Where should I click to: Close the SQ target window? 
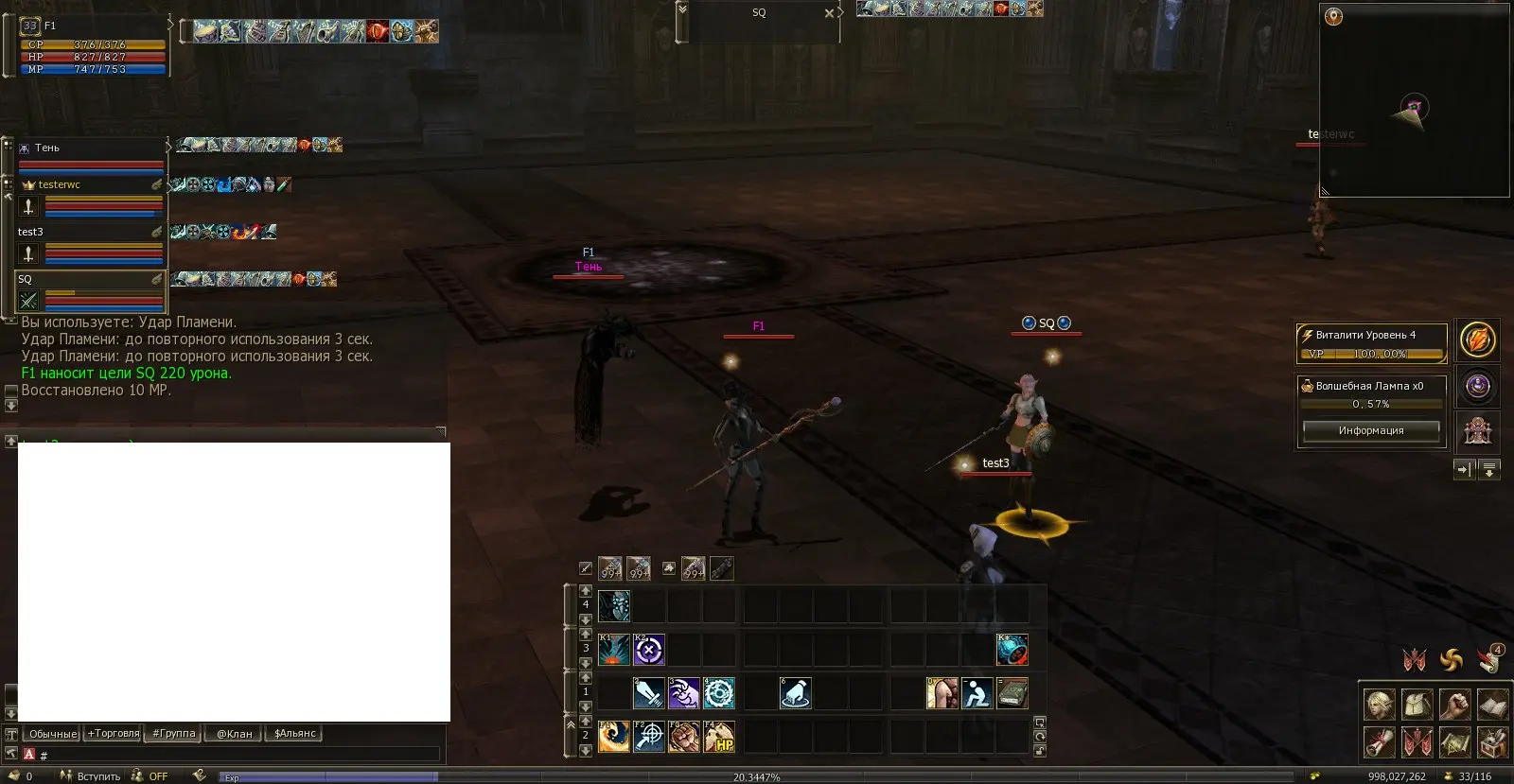[830, 13]
